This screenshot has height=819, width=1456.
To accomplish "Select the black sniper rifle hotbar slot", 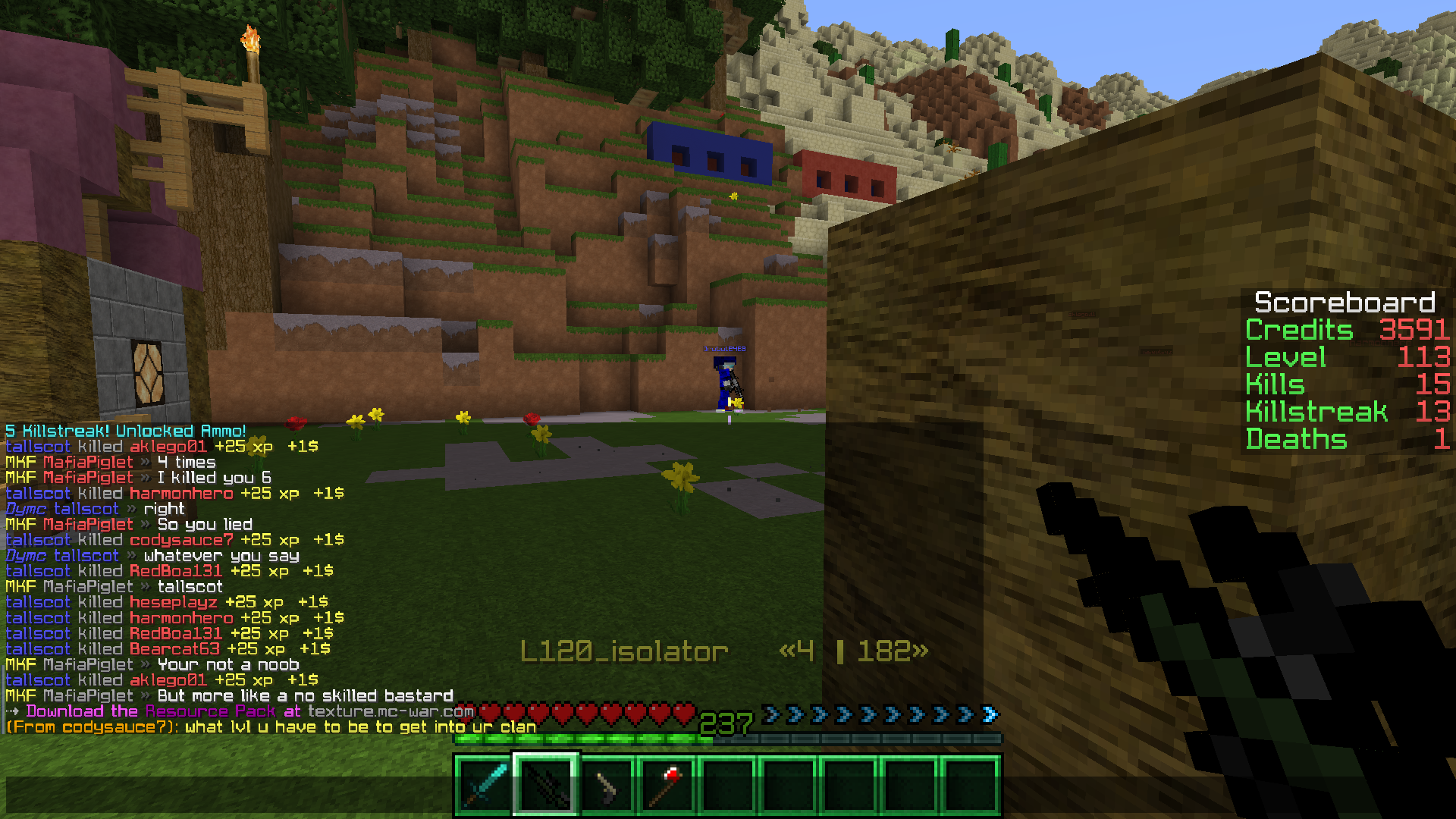I will coord(546,786).
